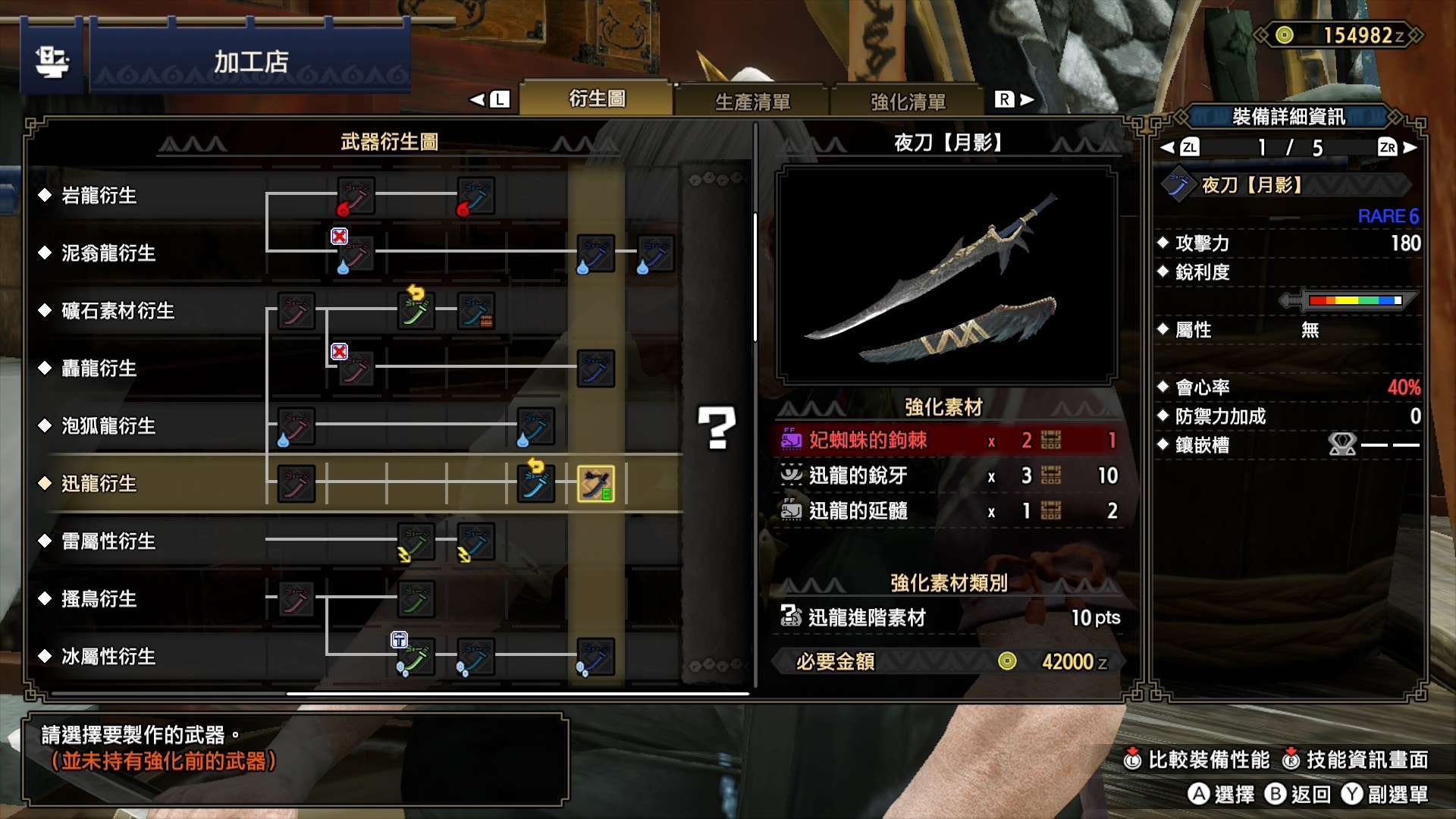Select the highlighted 夜刀【月影】 weapon node
The height and width of the screenshot is (819, 1456).
(x=596, y=485)
